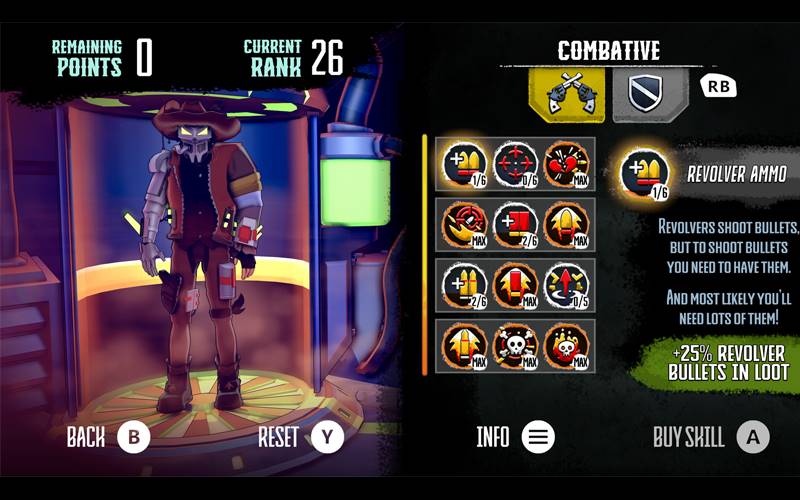Pick the red target with flame skill

click(463, 223)
